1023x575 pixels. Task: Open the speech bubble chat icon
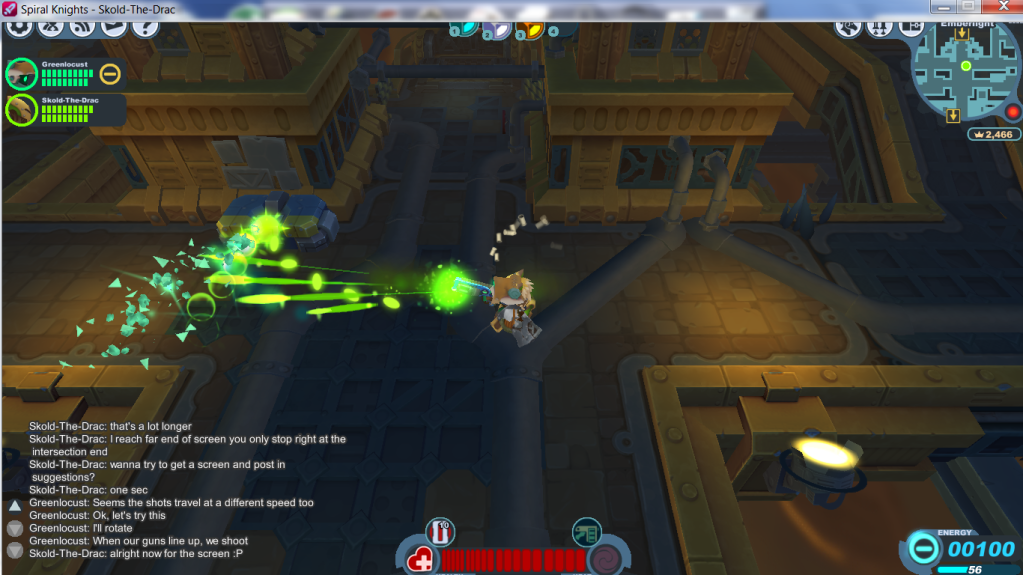pos(114,25)
